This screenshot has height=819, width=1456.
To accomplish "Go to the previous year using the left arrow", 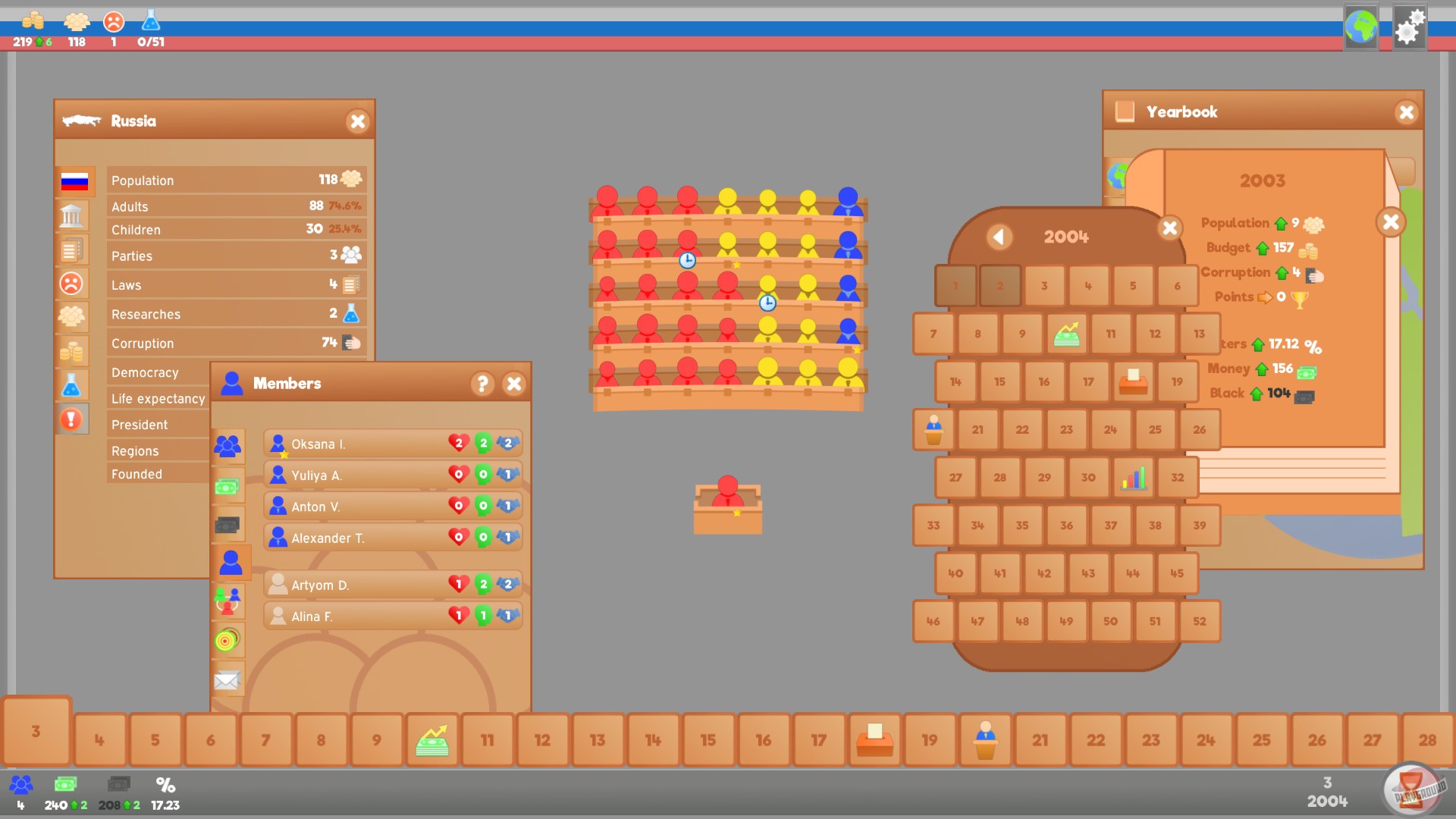I will pos(999,237).
